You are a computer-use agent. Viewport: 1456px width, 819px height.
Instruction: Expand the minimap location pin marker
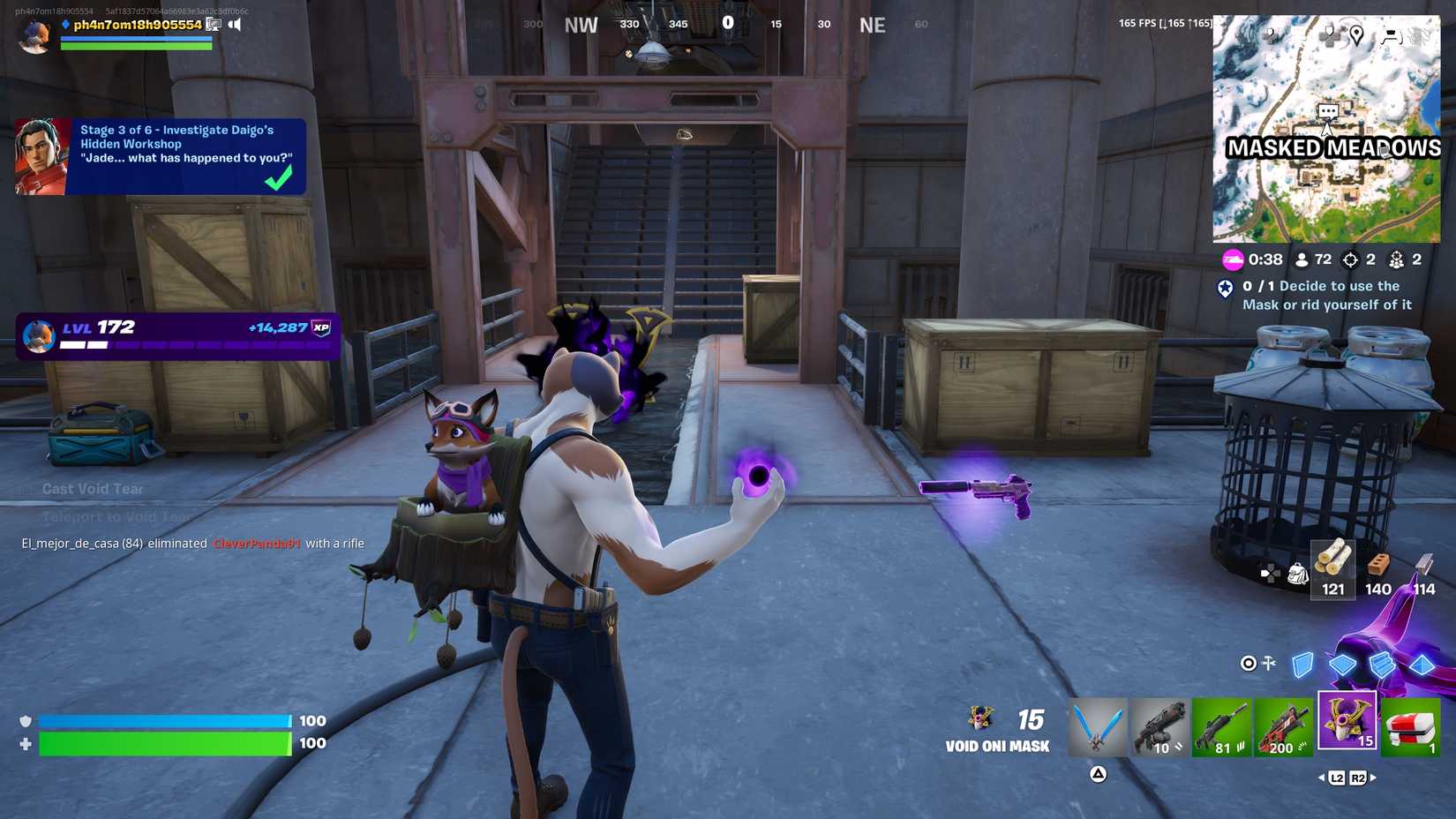pos(1357,36)
